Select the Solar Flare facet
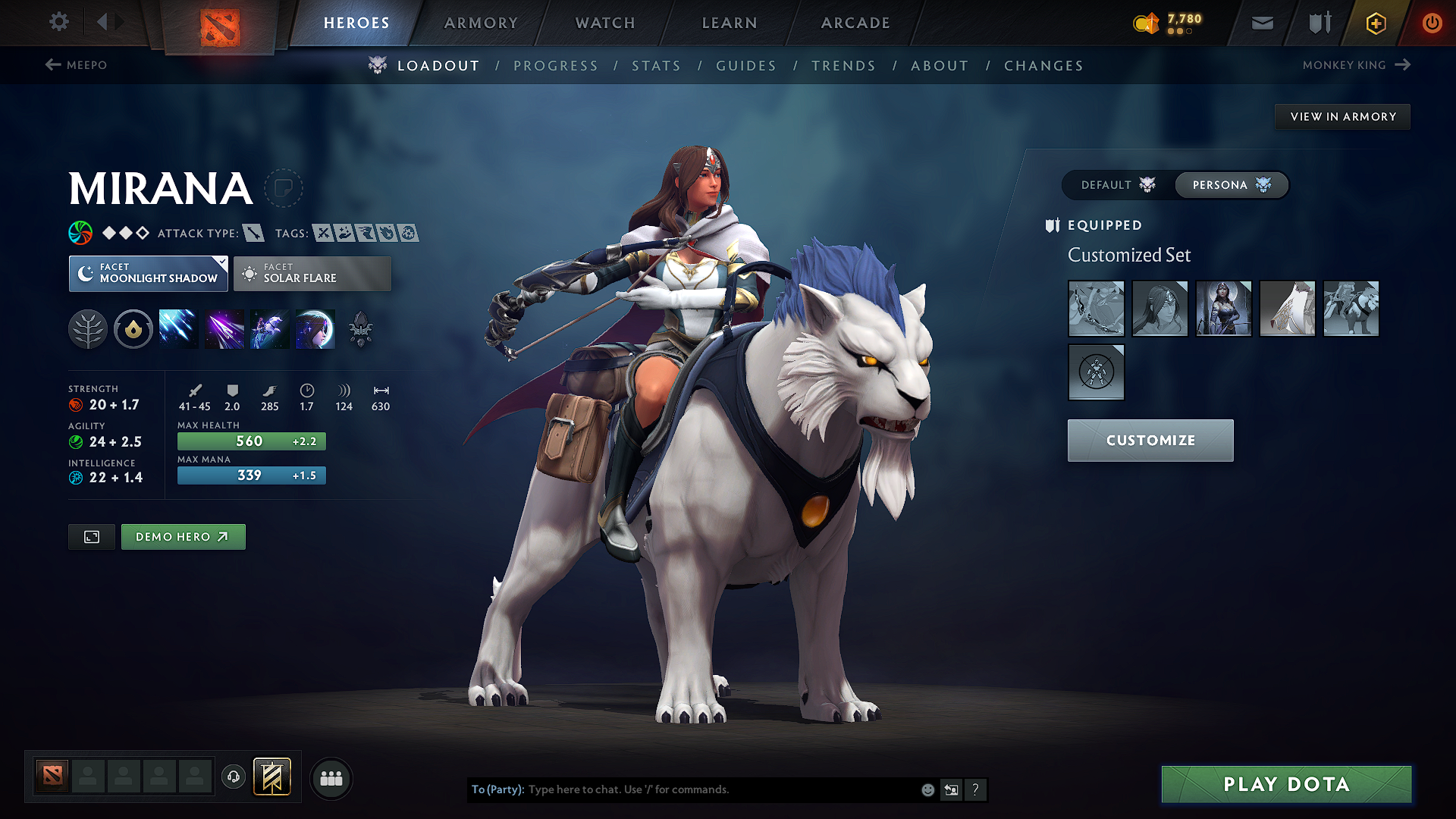Image resolution: width=1456 pixels, height=819 pixels. [x=312, y=274]
